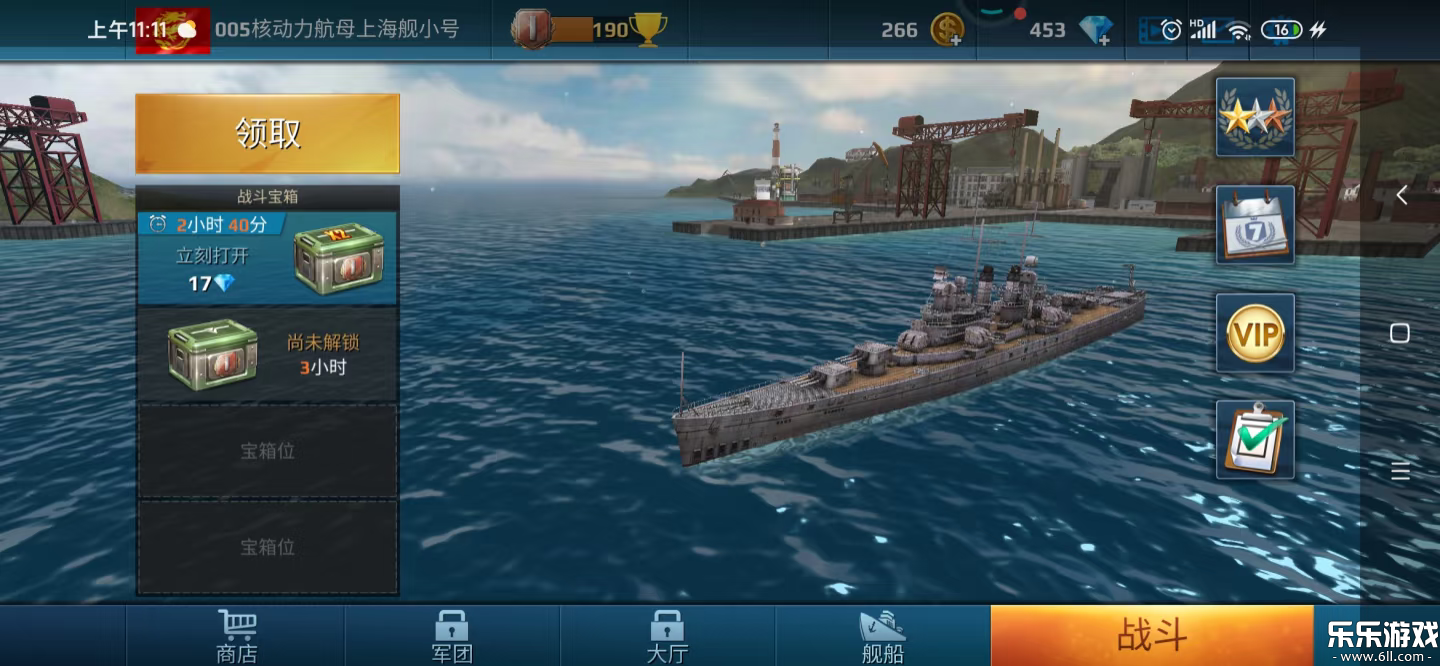
Task: Open the clipboard checklist missions icon
Action: pyautogui.click(x=1255, y=440)
